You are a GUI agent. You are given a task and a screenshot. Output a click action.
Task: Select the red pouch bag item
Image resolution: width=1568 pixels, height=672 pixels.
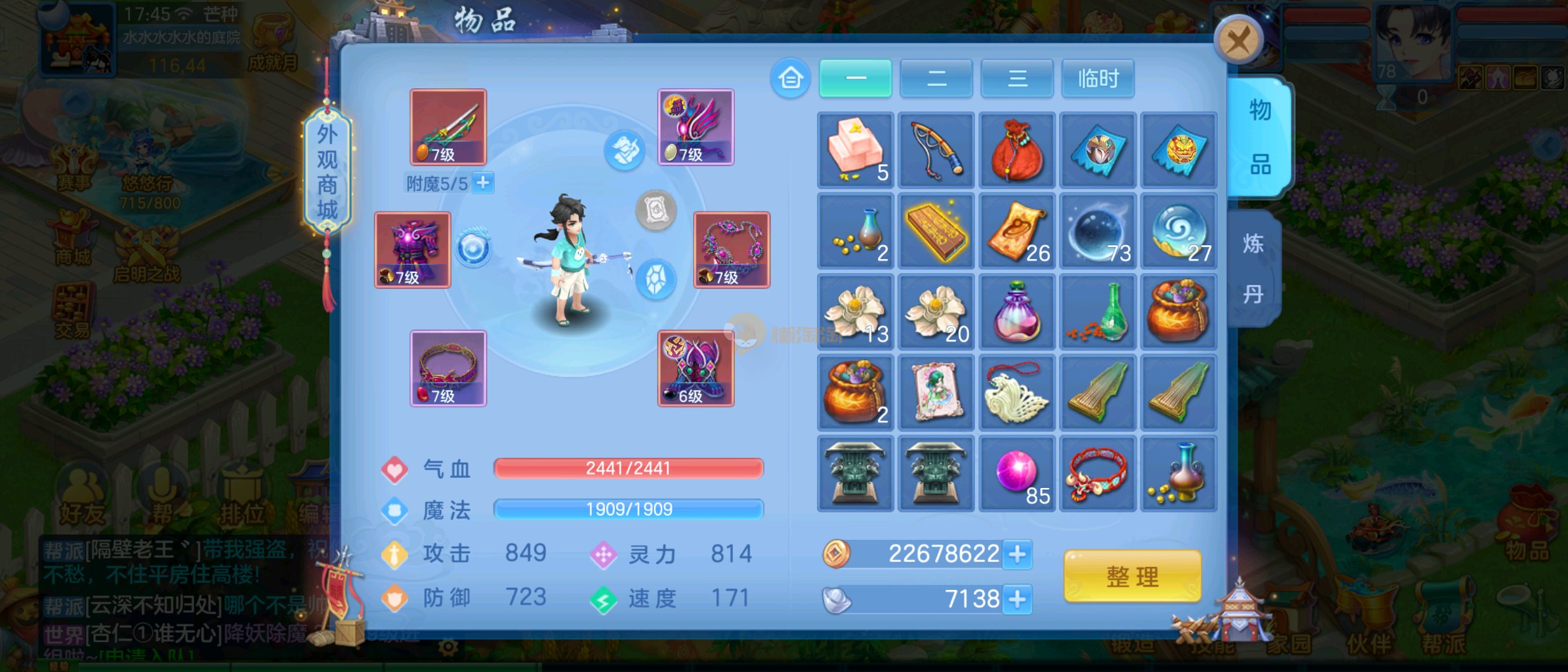click(1017, 150)
